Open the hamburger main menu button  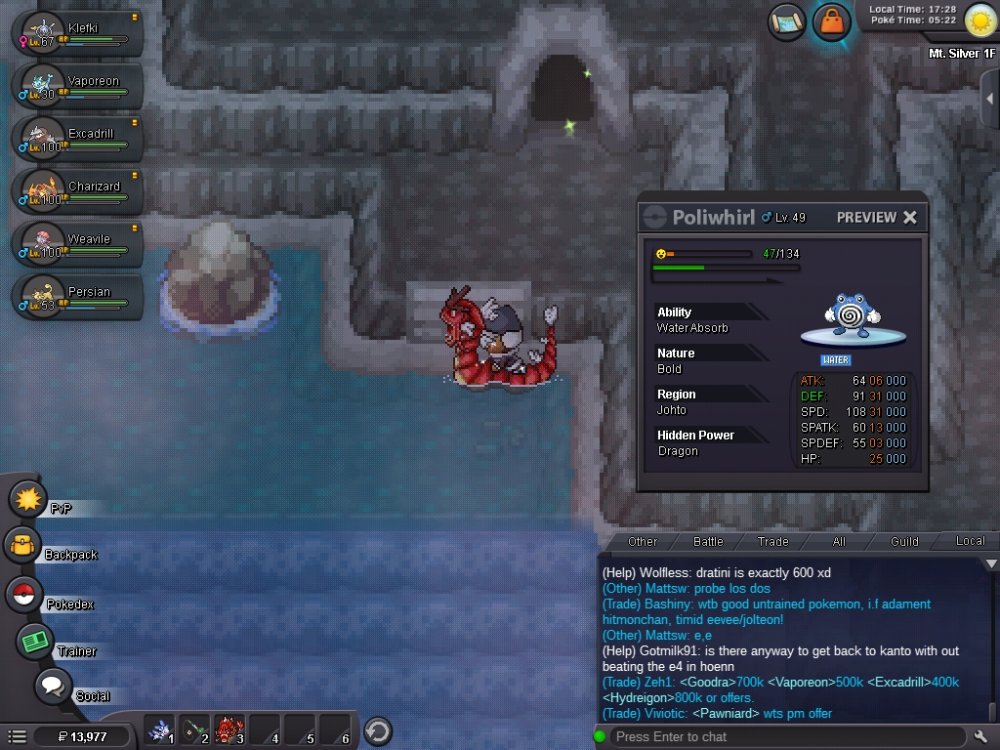(16, 737)
